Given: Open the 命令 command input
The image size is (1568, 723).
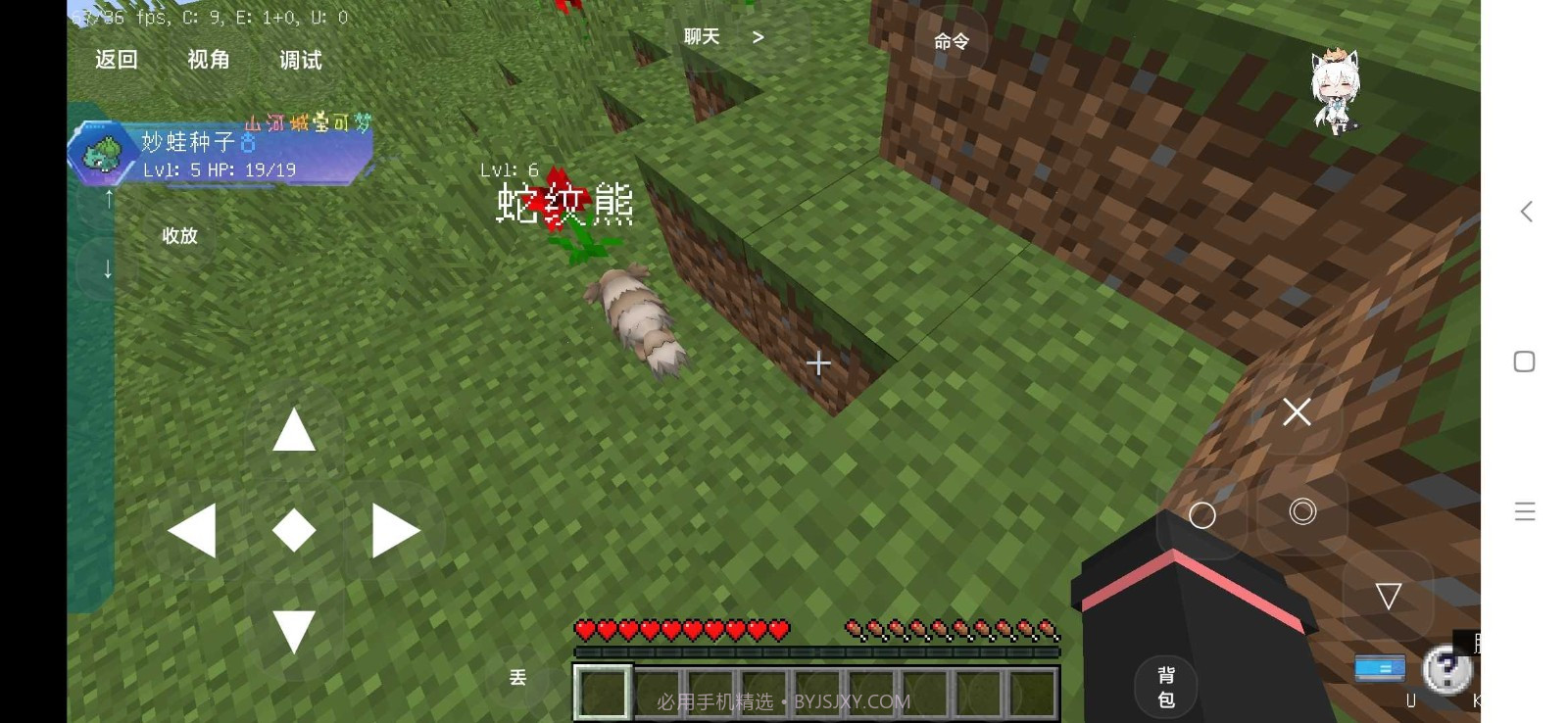Looking at the screenshot, I should click(x=951, y=41).
